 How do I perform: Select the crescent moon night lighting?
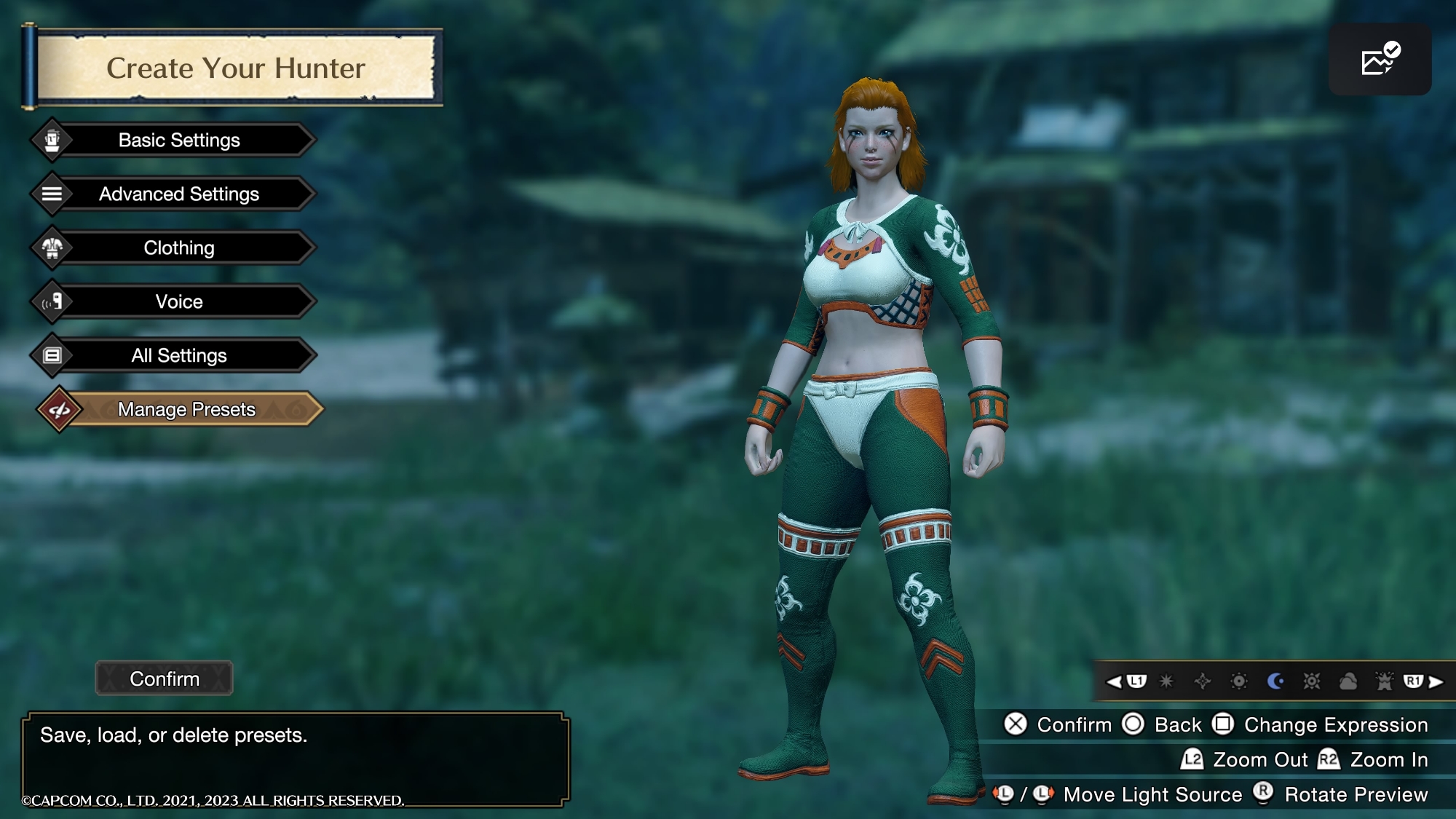coord(1275,681)
